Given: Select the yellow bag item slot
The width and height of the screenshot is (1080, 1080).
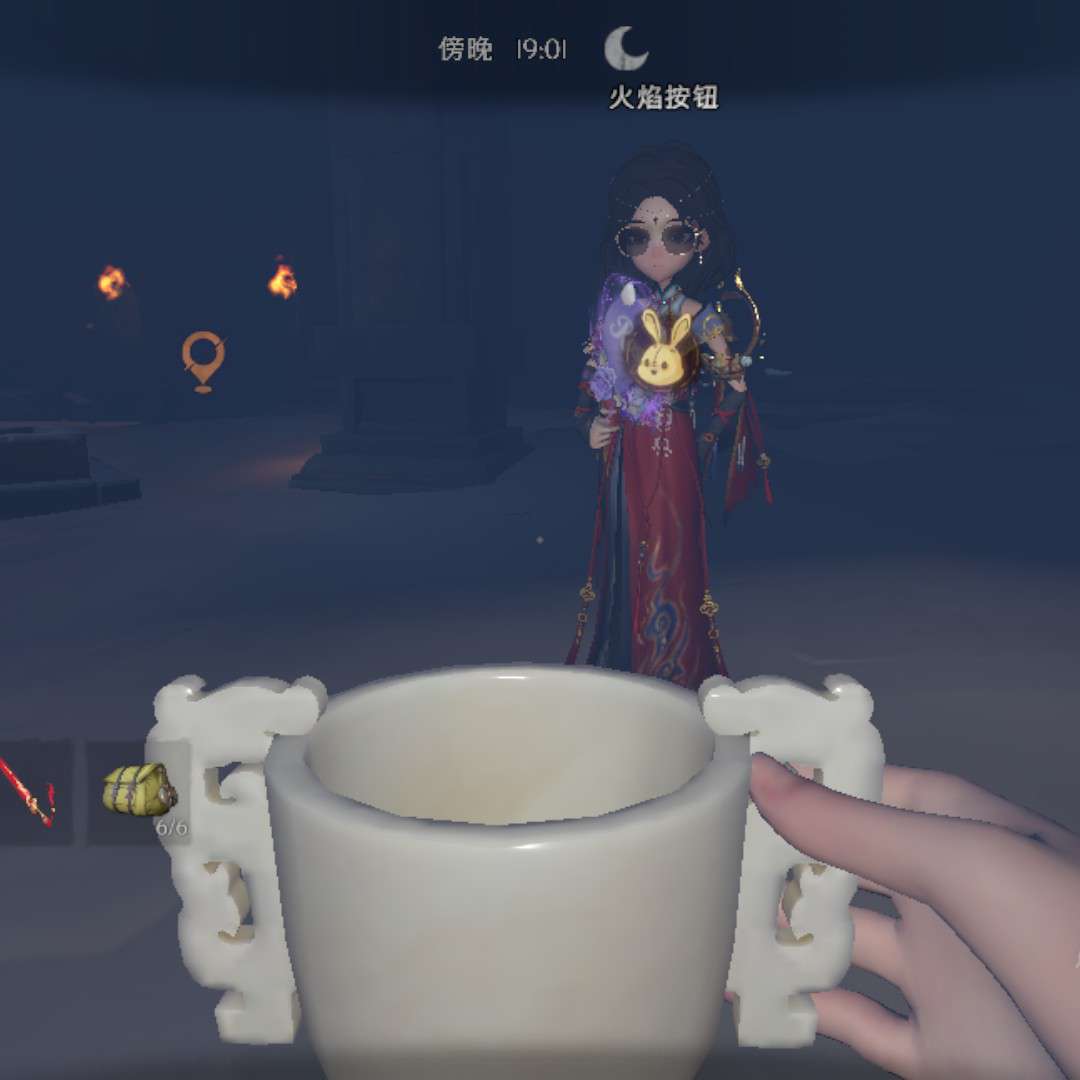Looking at the screenshot, I should click(138, 790).
